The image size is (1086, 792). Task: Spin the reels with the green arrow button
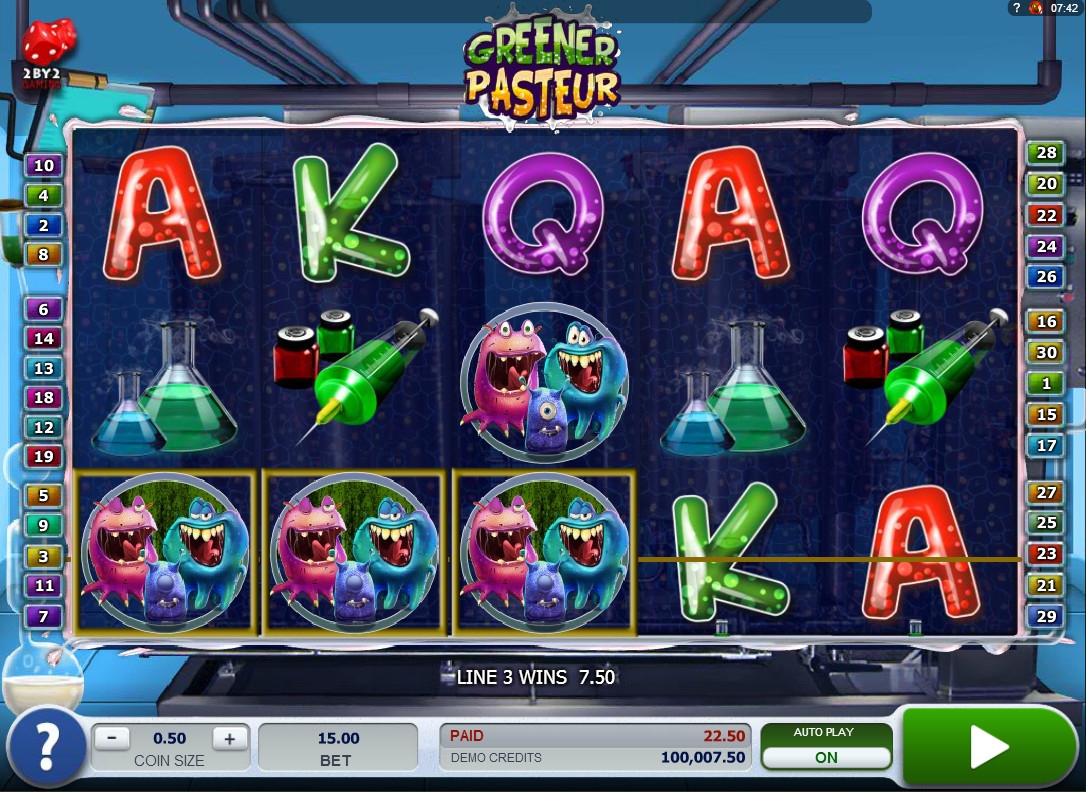(988, 746)
